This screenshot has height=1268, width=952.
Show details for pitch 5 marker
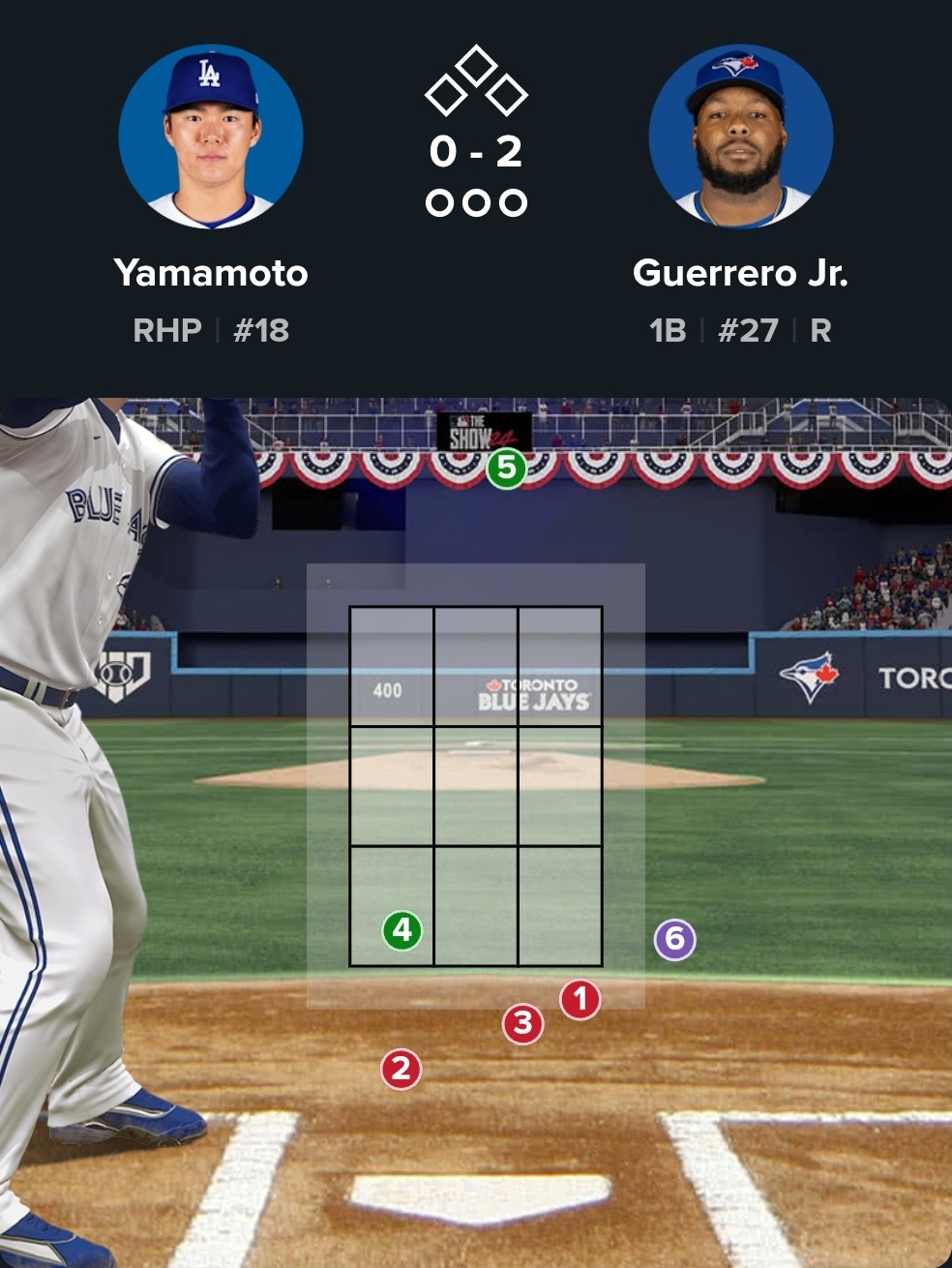506,468
